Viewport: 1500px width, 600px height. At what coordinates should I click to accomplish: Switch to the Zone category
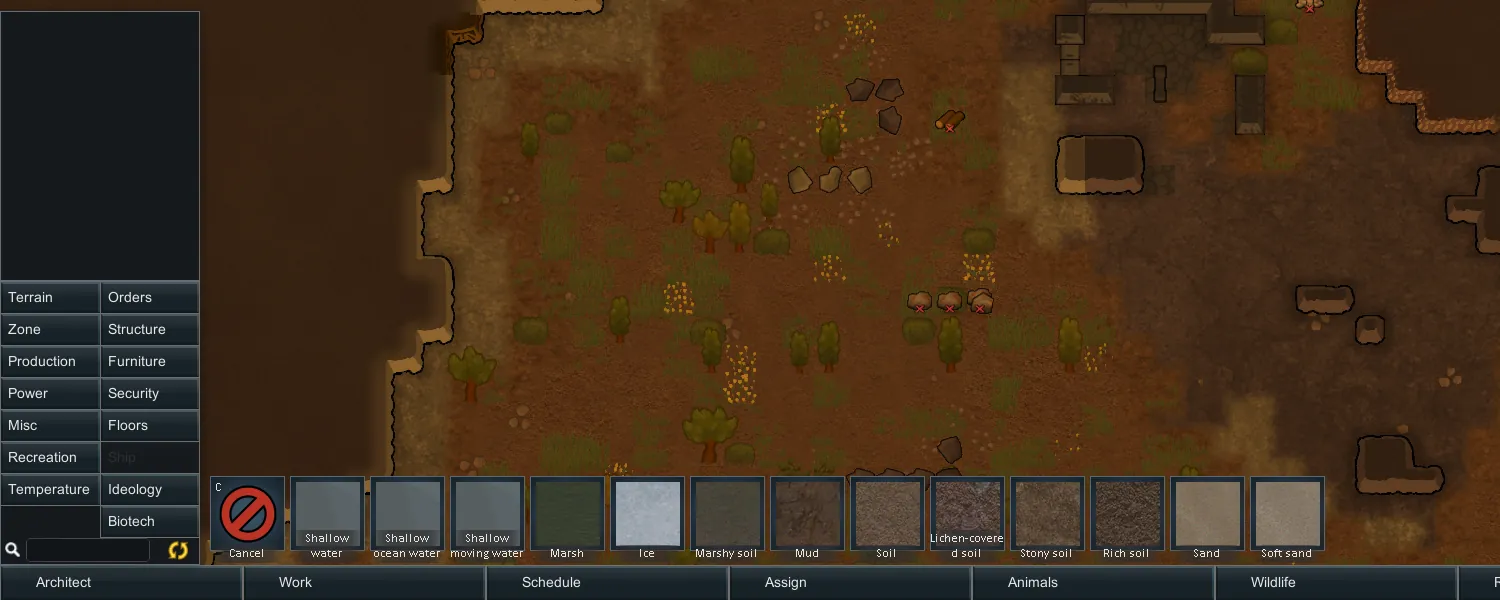click(x=50, y=330)
